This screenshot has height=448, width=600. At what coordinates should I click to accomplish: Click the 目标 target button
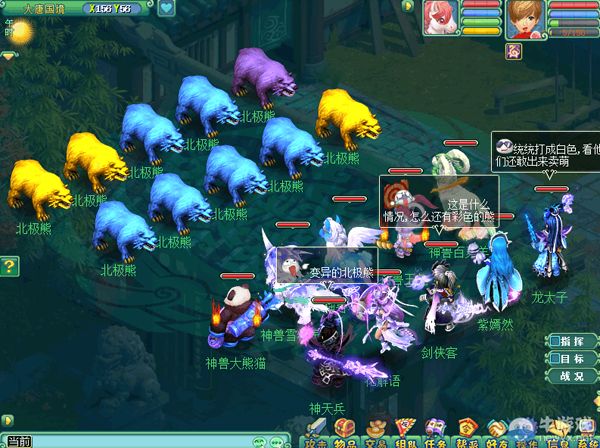[x=570, y=359]
